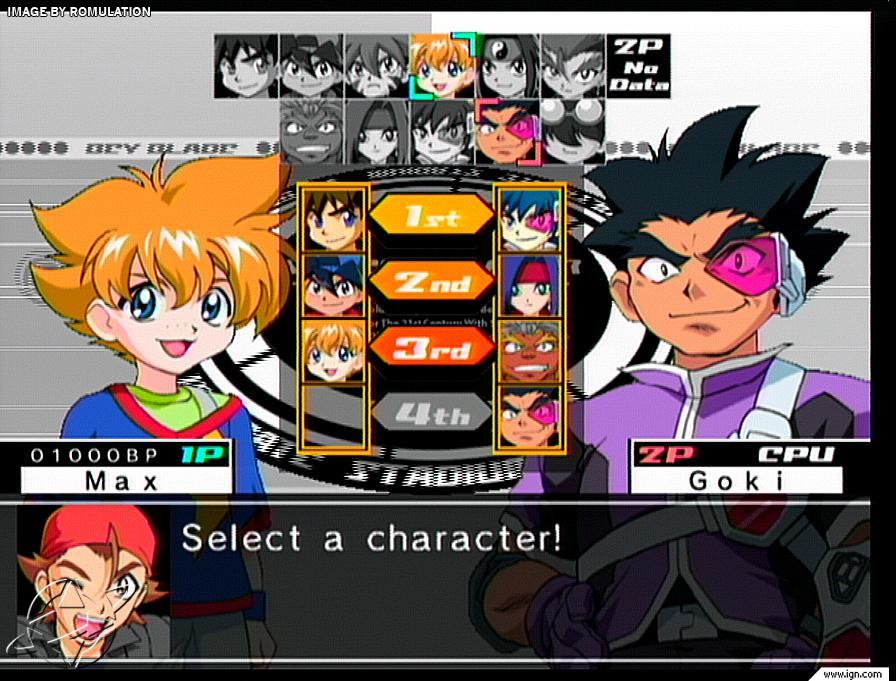Choose Max's portrait in 1P's third slot
The height and width of the screenshot is (681, 896).
coord(334,350)
